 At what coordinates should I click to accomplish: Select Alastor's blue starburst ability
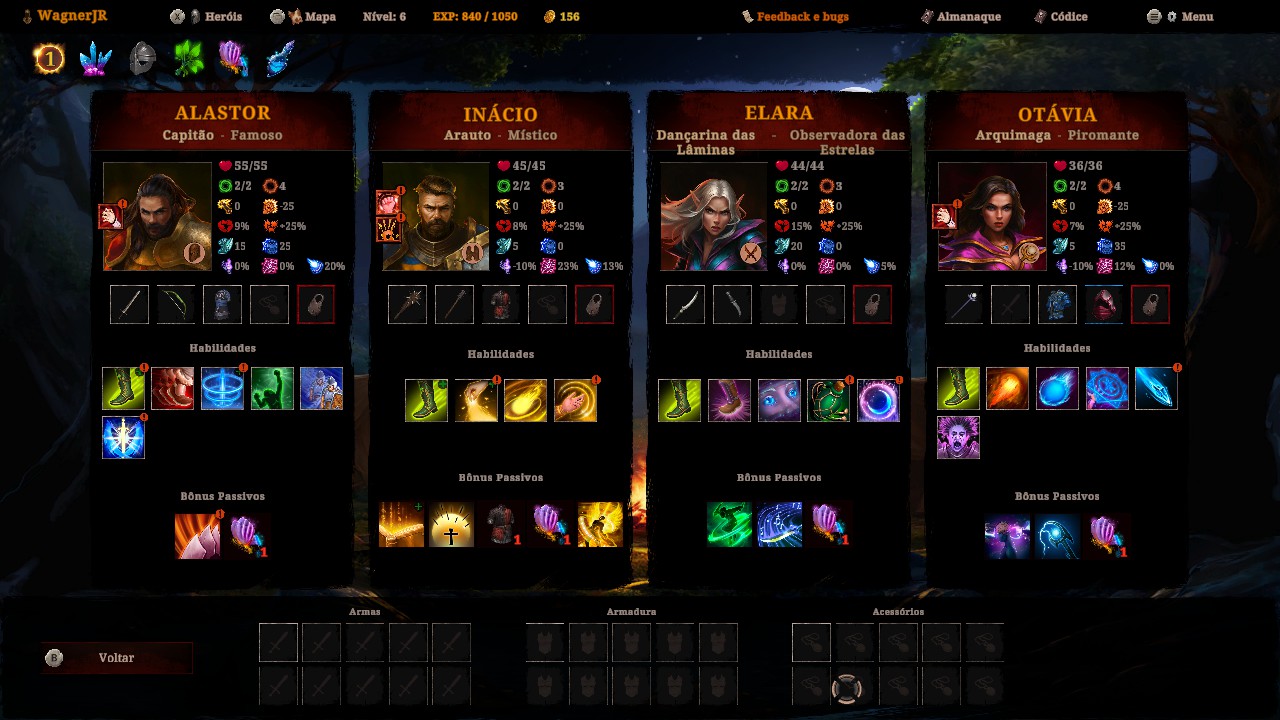click(x=123, y=438)
